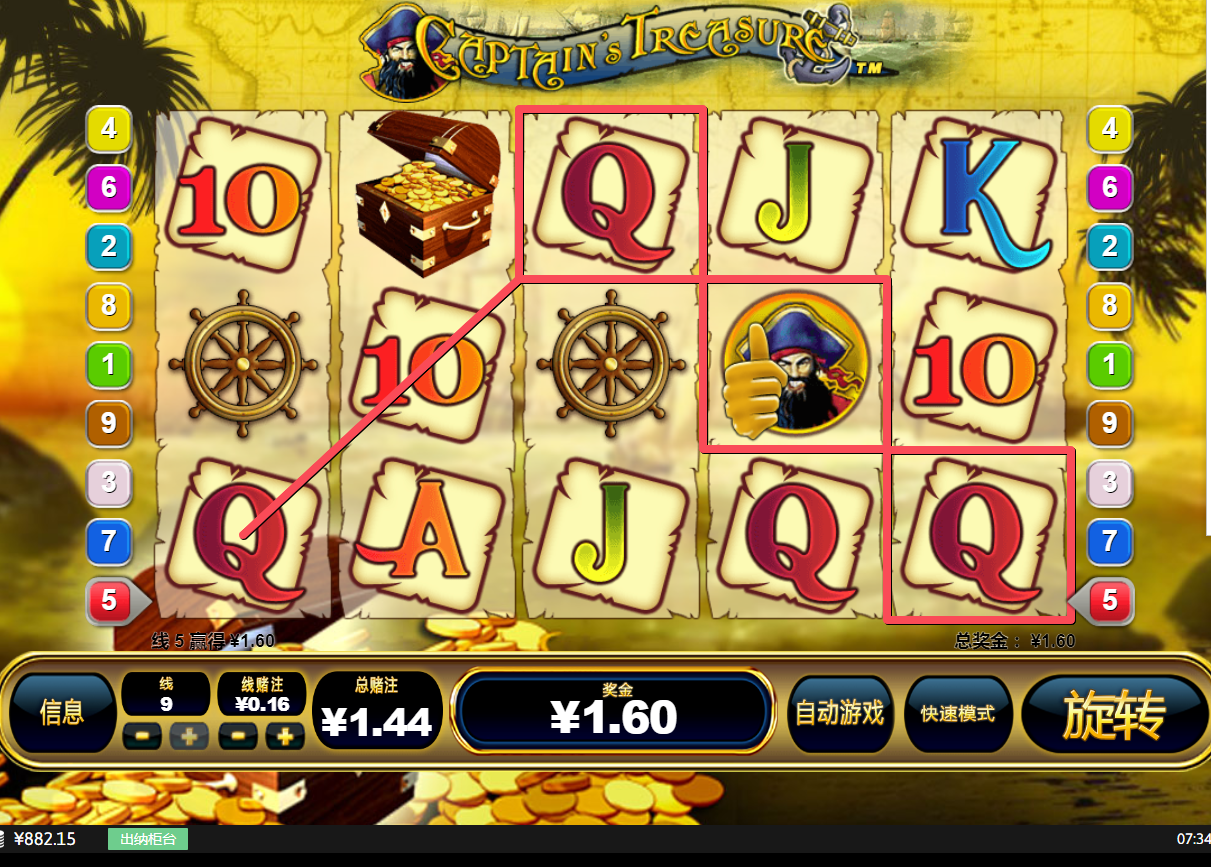Lower the line bet (线赌注)
The width and height of the screenshot is (1211, 867).
coord(238,737)
